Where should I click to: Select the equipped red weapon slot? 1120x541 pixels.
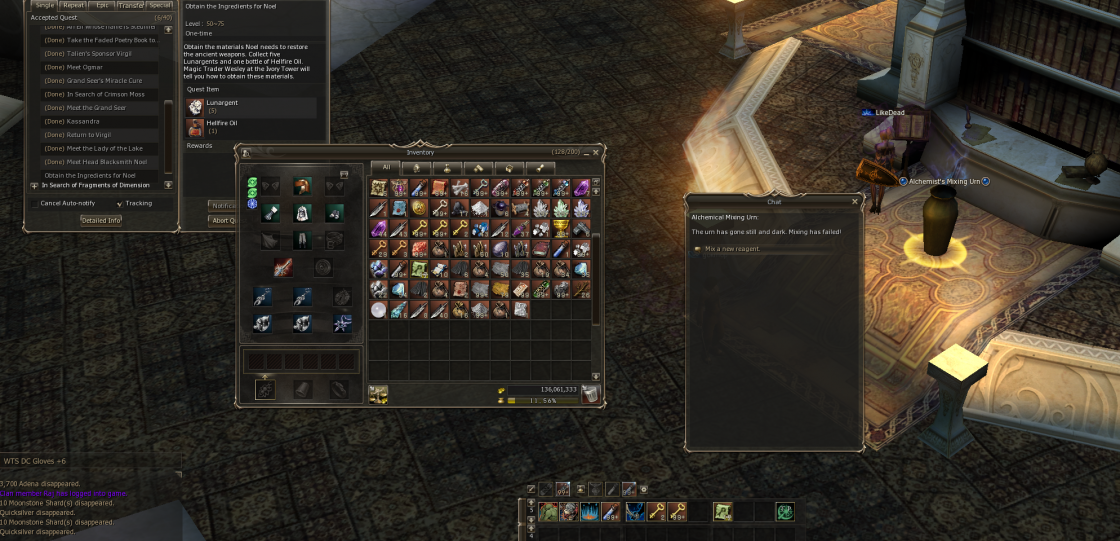pos(284,268)
